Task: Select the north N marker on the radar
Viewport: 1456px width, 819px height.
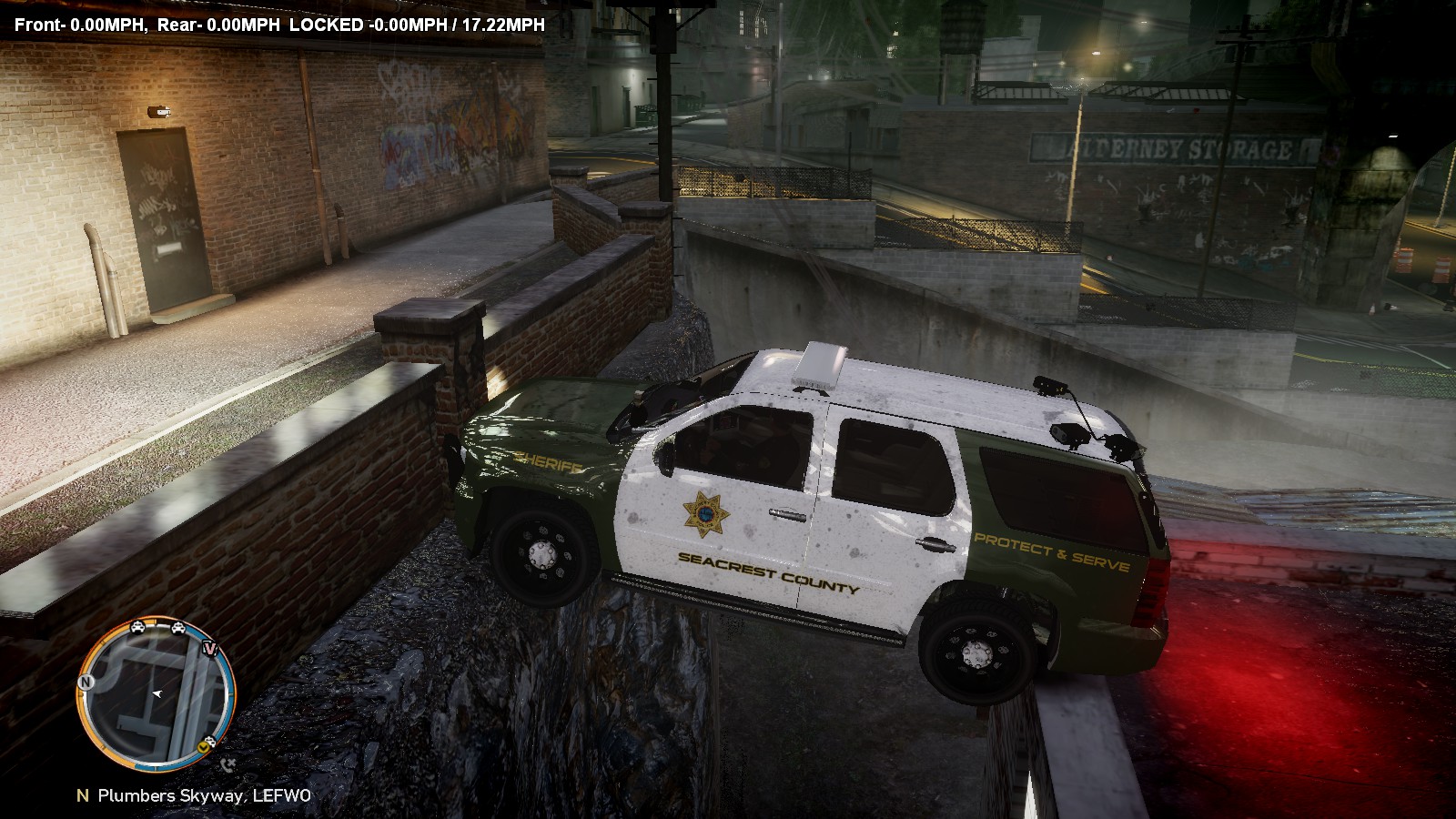Action: click(86, 682)
